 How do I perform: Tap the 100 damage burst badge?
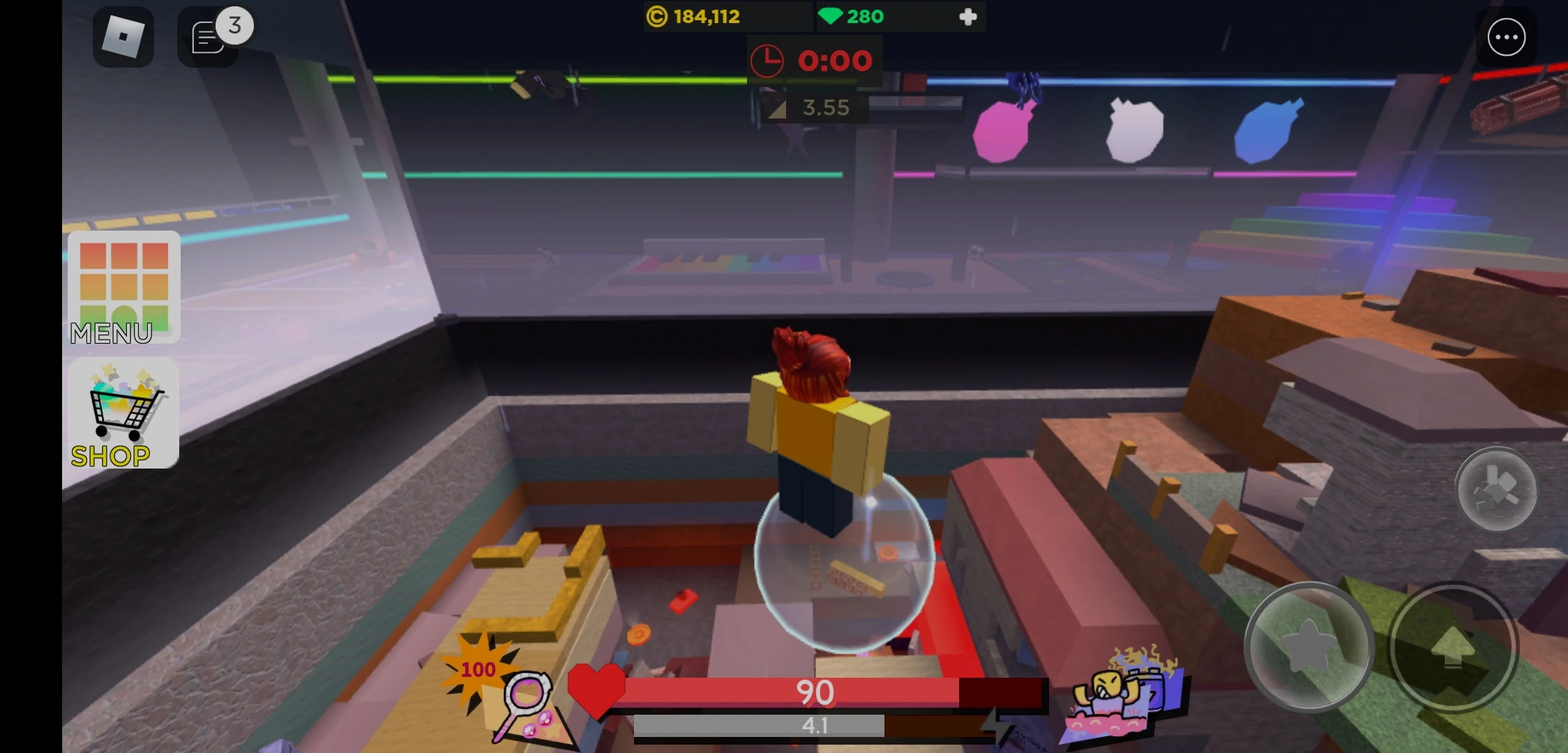478,669
